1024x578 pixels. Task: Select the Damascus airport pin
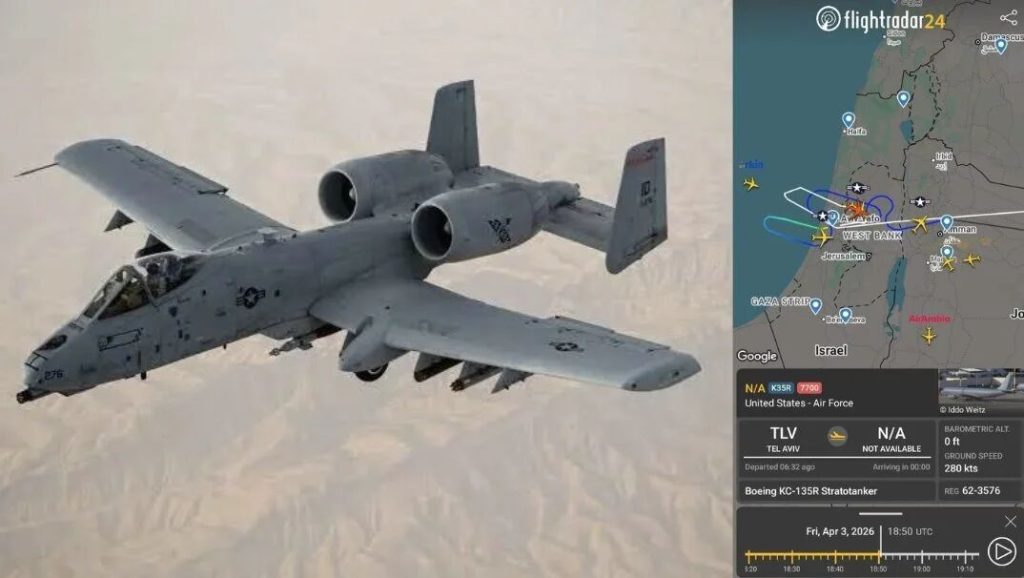pos(1000,45)
